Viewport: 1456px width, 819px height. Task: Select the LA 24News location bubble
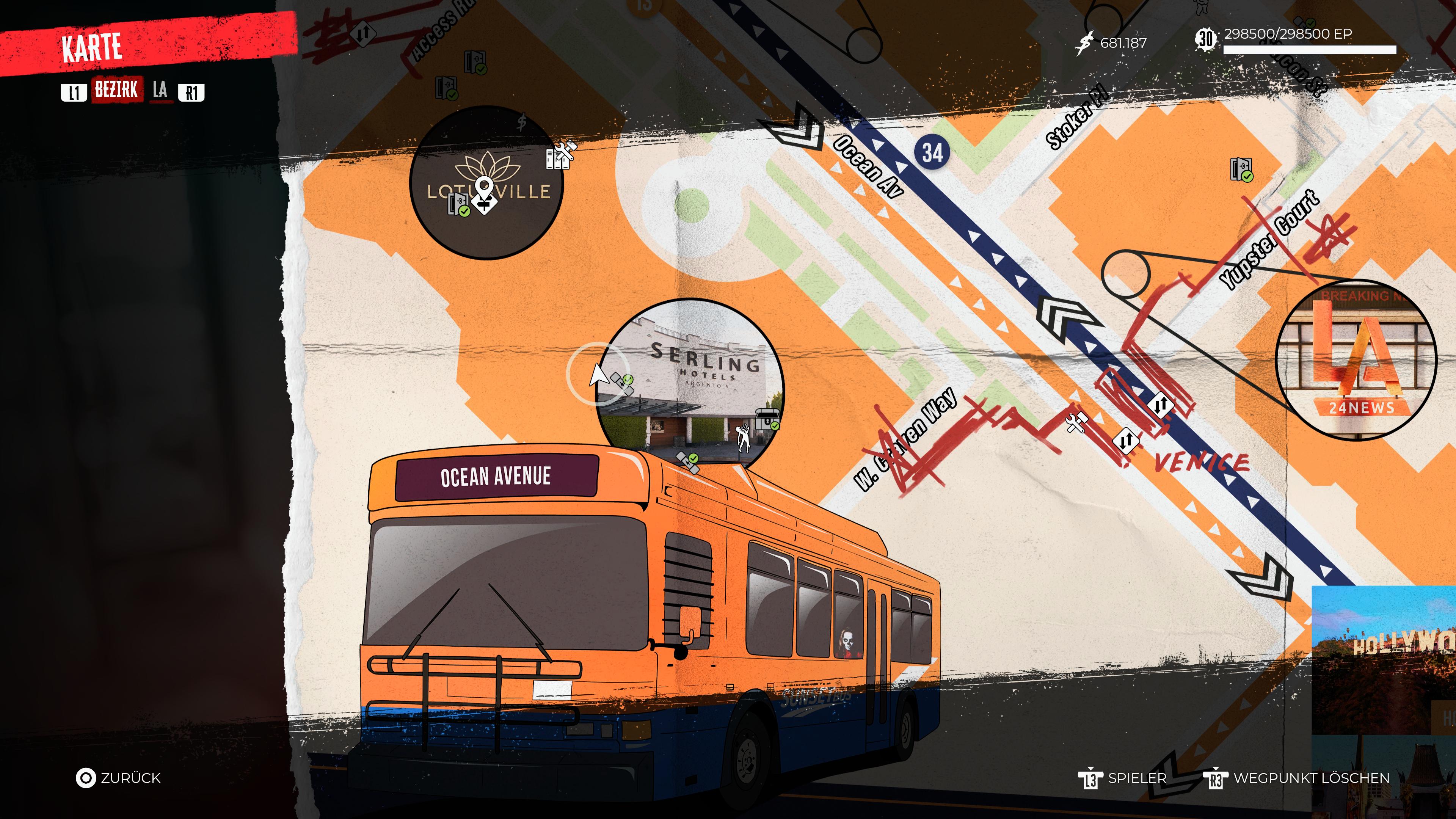tap(1356, 359)
